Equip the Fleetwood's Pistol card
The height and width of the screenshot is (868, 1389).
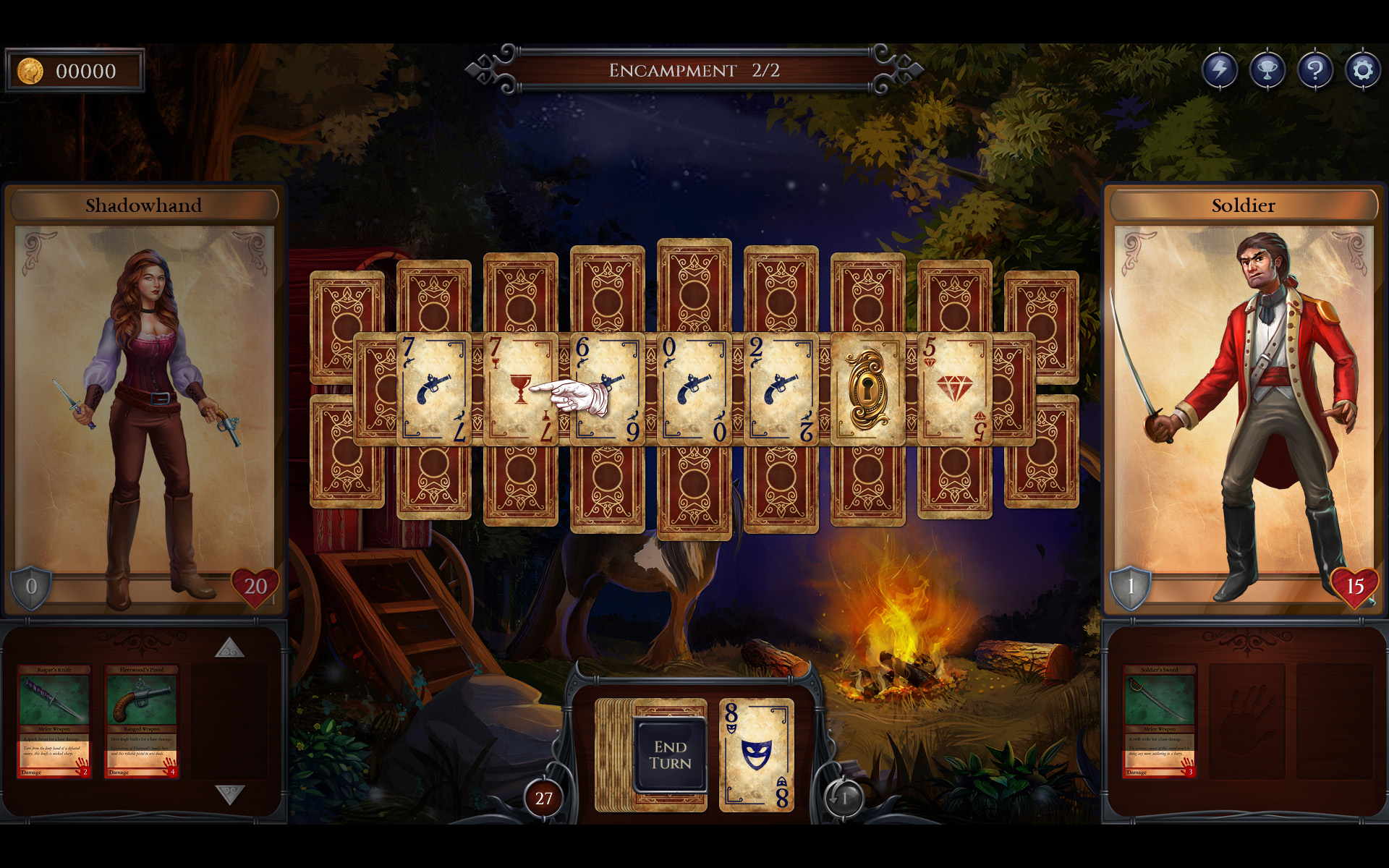tap(143, 723)
